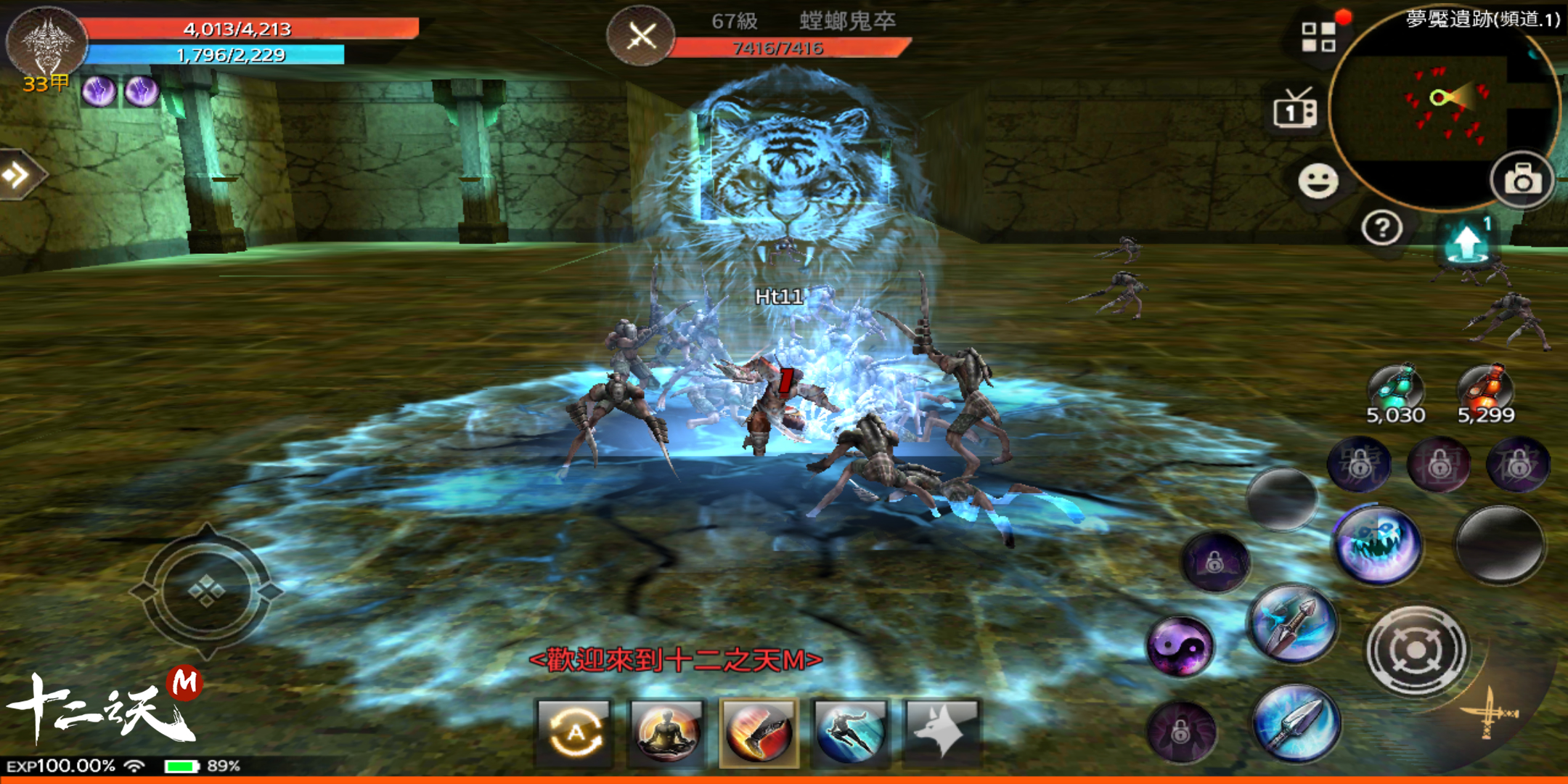Expand the left side arrow panel
This screenshot has width=1568, height=784.
17,174
